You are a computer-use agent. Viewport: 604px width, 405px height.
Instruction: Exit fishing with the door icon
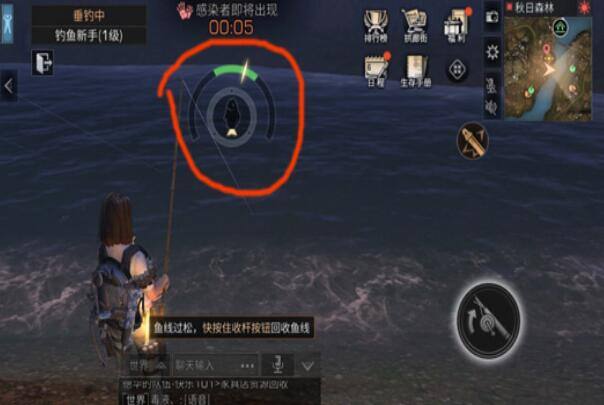coord(42,63)
